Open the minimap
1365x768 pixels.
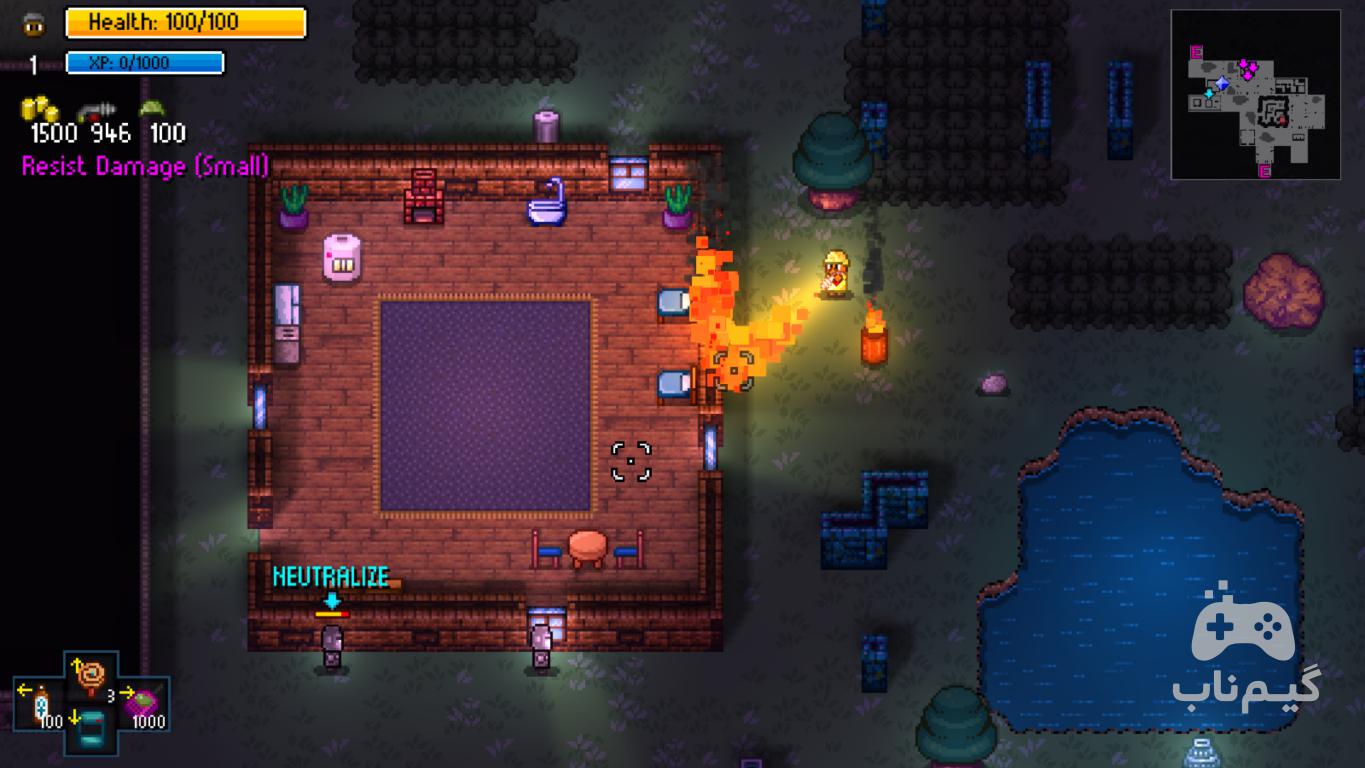pyautogui.click(x=1255, y=94)
